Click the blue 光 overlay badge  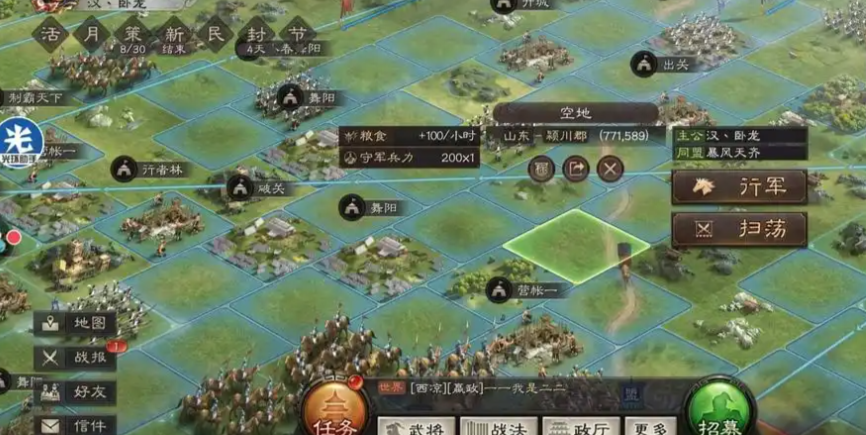point(17,138)
